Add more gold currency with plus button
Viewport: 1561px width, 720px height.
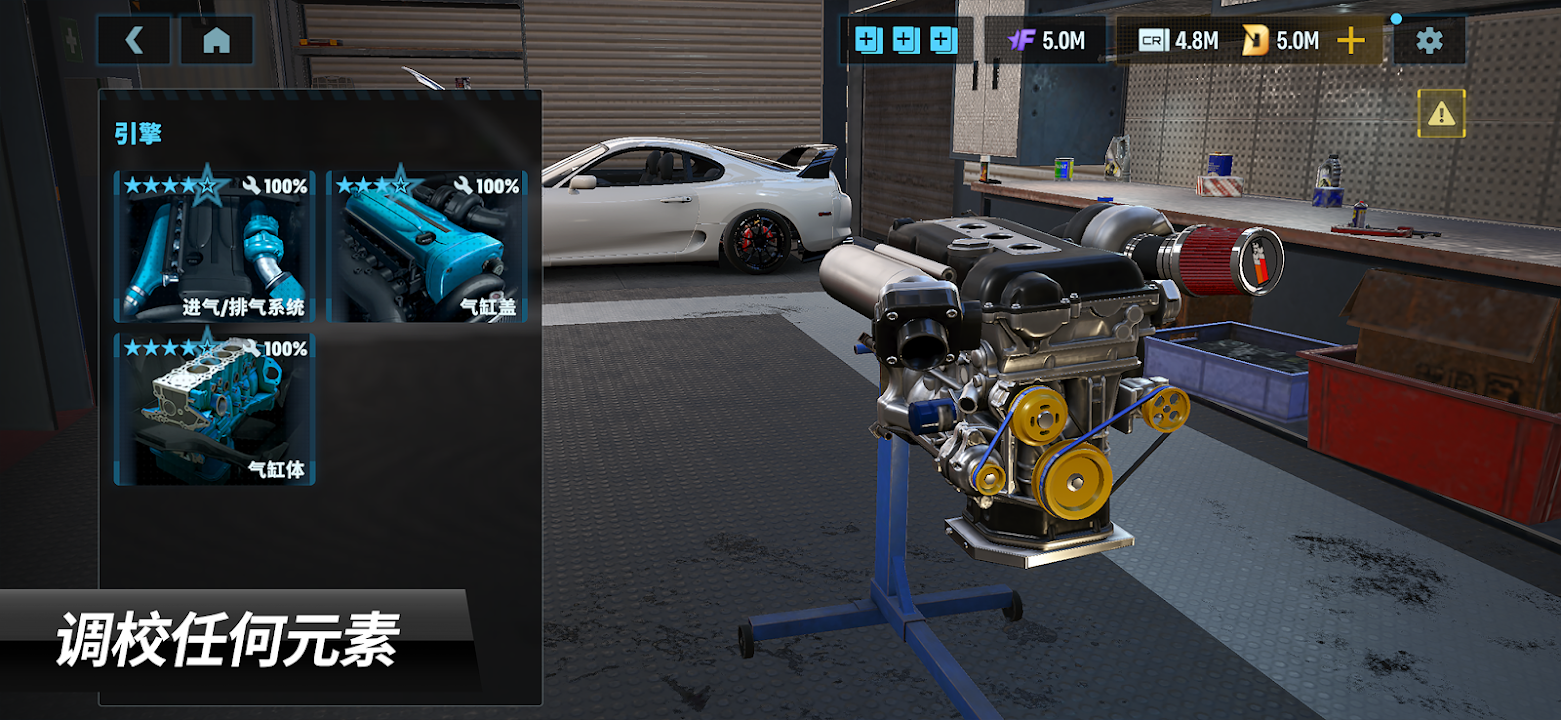[x=1351, y=41]
